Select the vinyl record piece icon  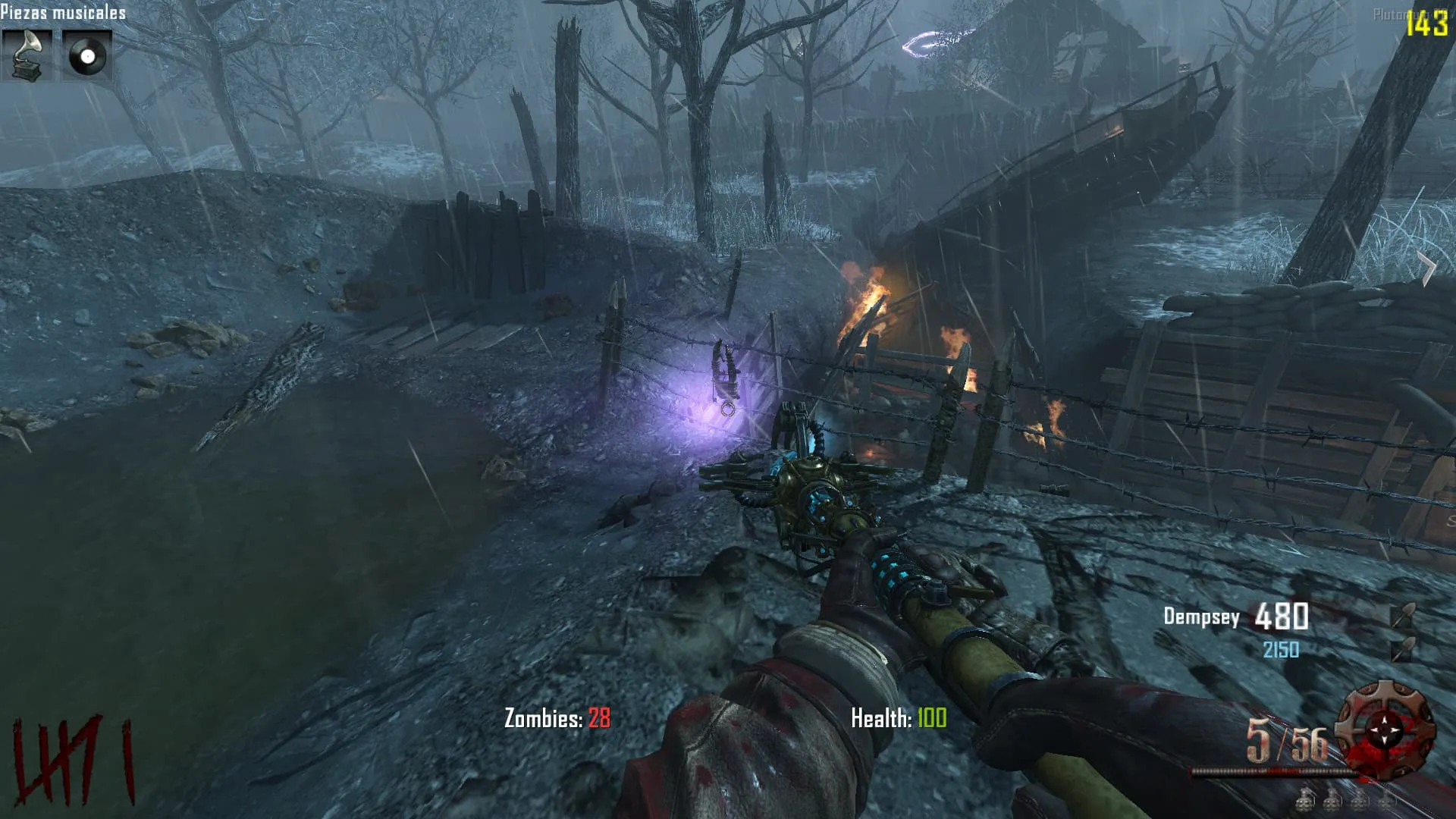[x=86, y=55]
